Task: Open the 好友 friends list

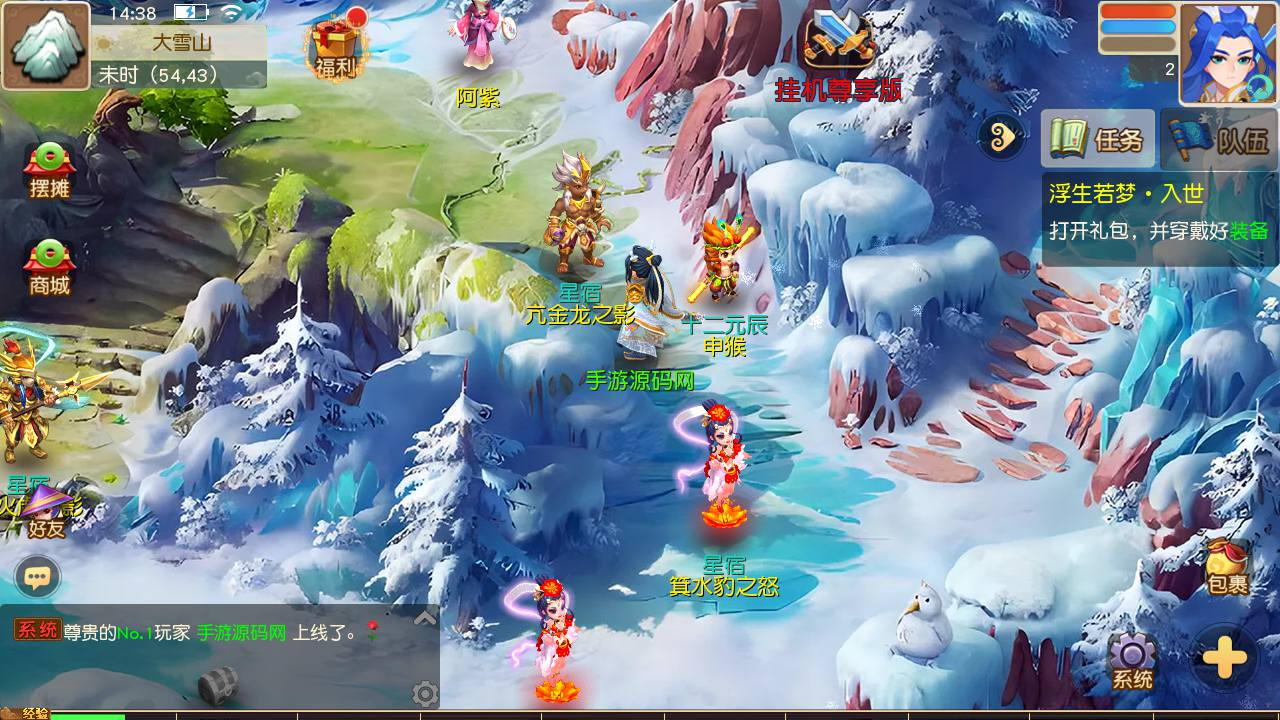Action: click(46, 514)
